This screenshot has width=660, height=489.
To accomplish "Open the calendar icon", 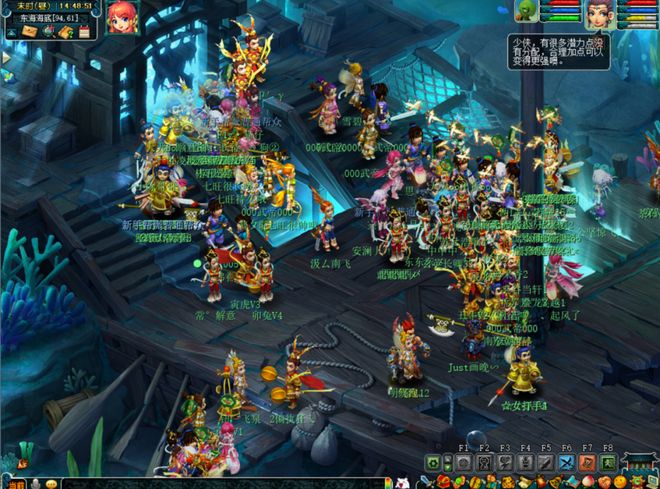I will click(84, 32).
